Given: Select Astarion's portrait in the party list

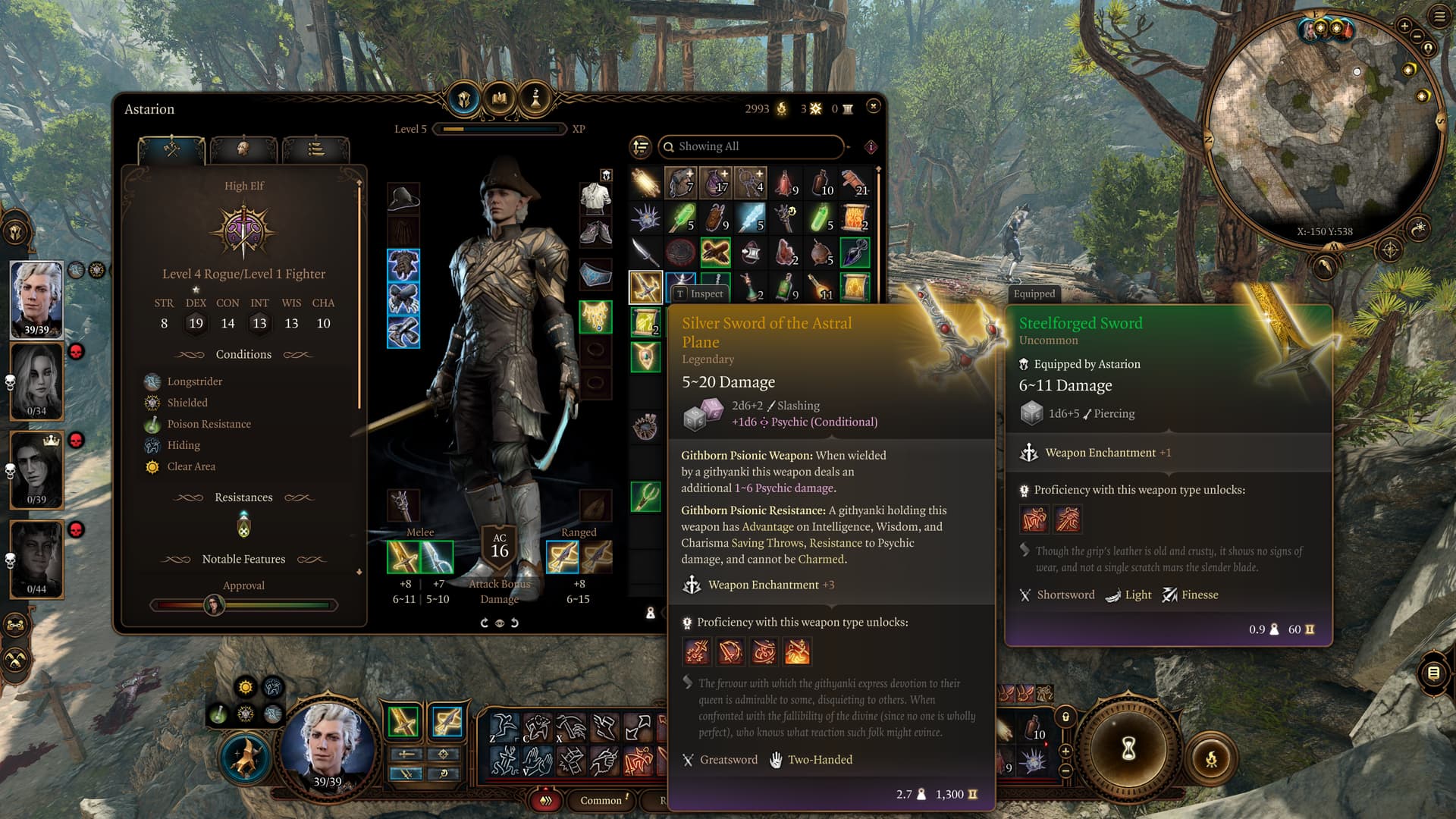Looking at the screenshot, I should pos(36,298).
